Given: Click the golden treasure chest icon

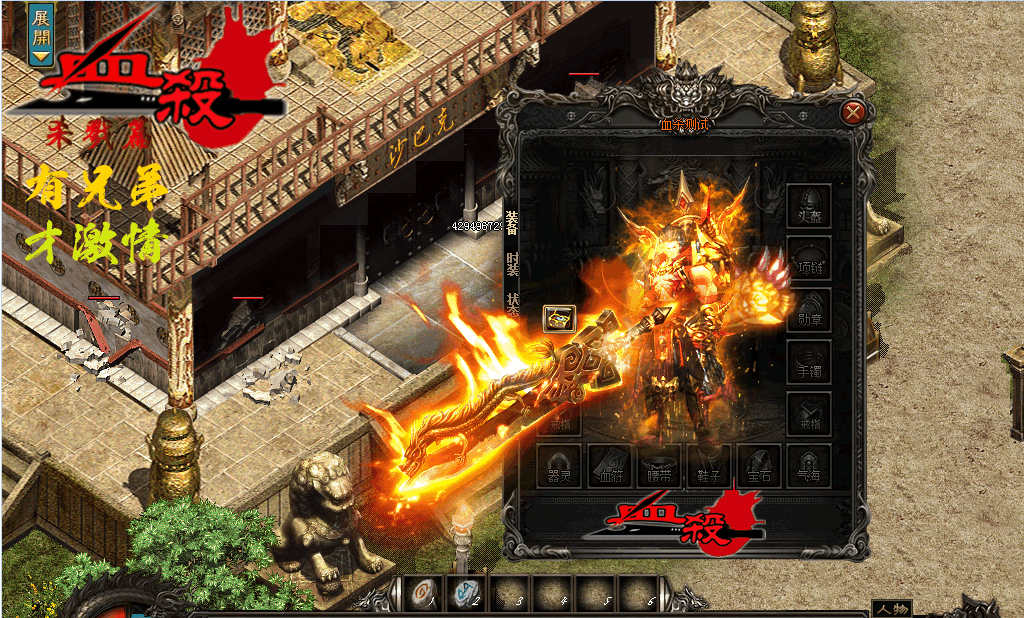Looking at the screenshot, I should [x=558, y=318].
